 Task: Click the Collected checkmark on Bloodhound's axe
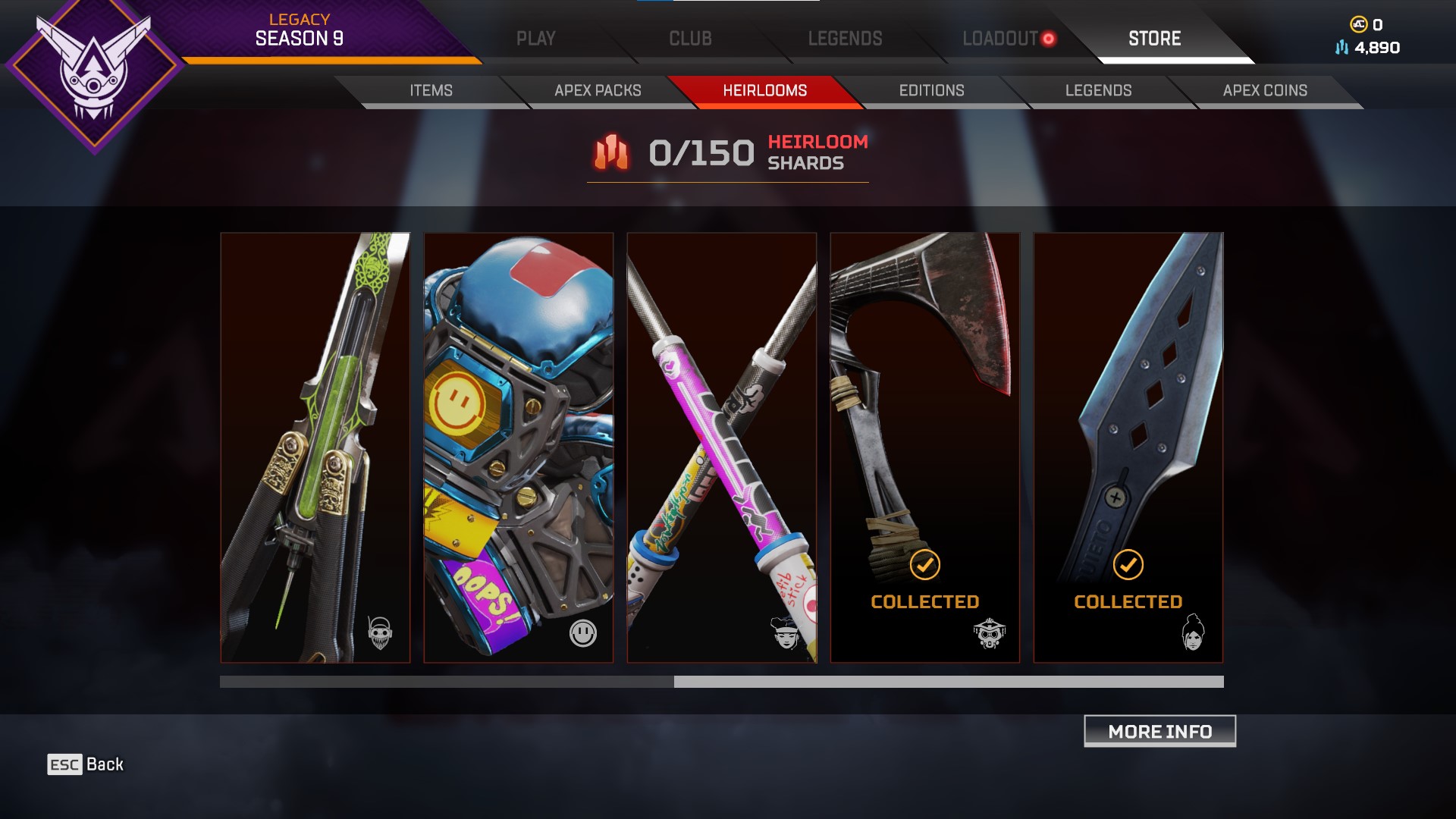point(924,564)
